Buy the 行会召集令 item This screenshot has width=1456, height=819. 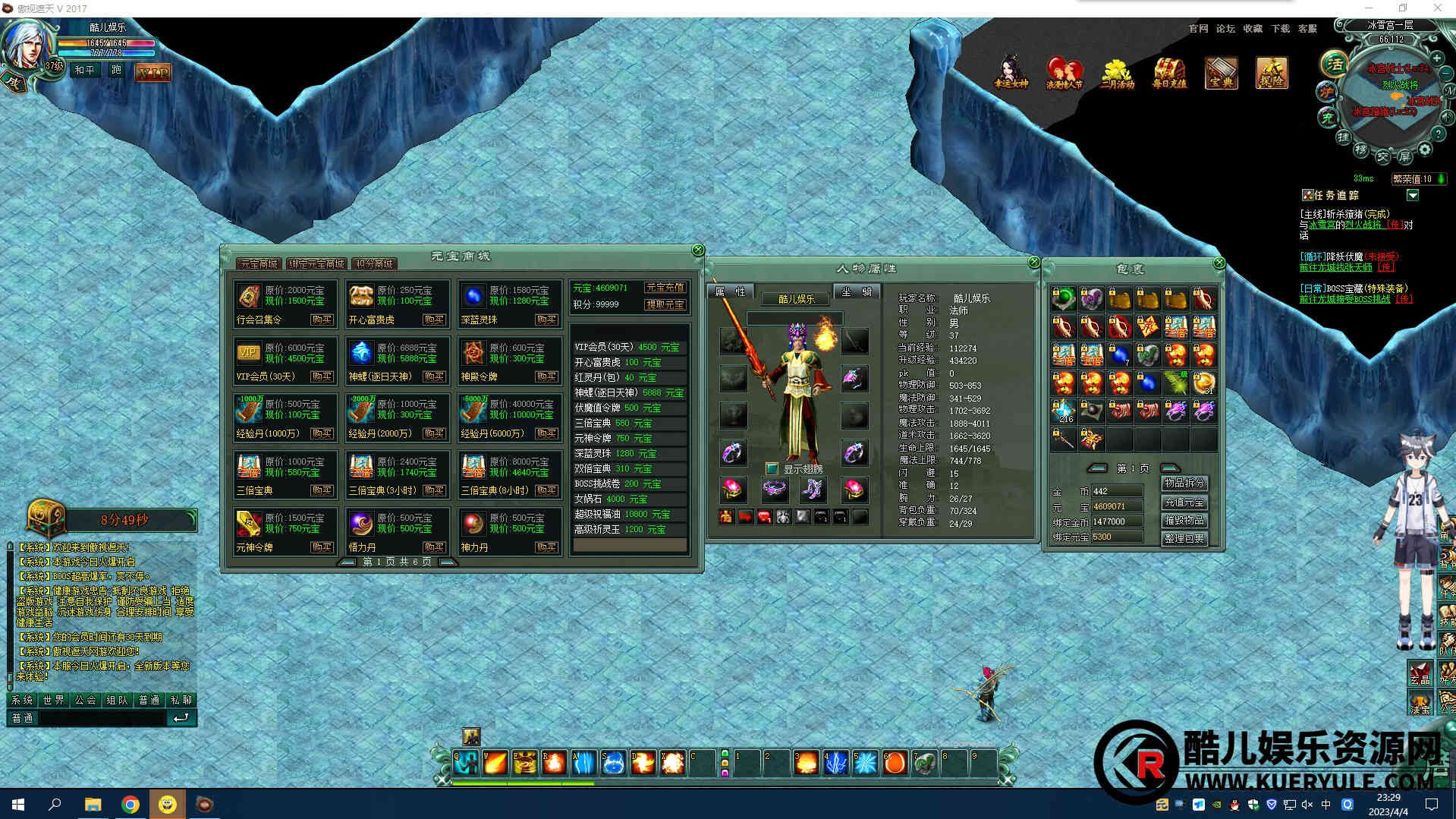point(322,320)
